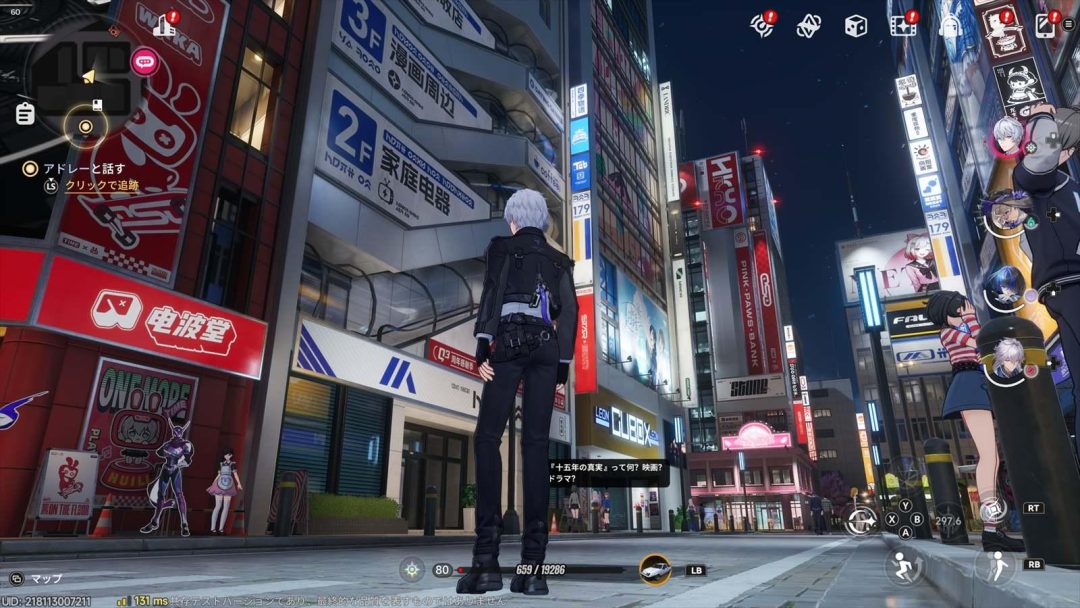The image size is (1080, 608).
Task: Activate the sprint running figure button
Action: [x=904, y=568]
